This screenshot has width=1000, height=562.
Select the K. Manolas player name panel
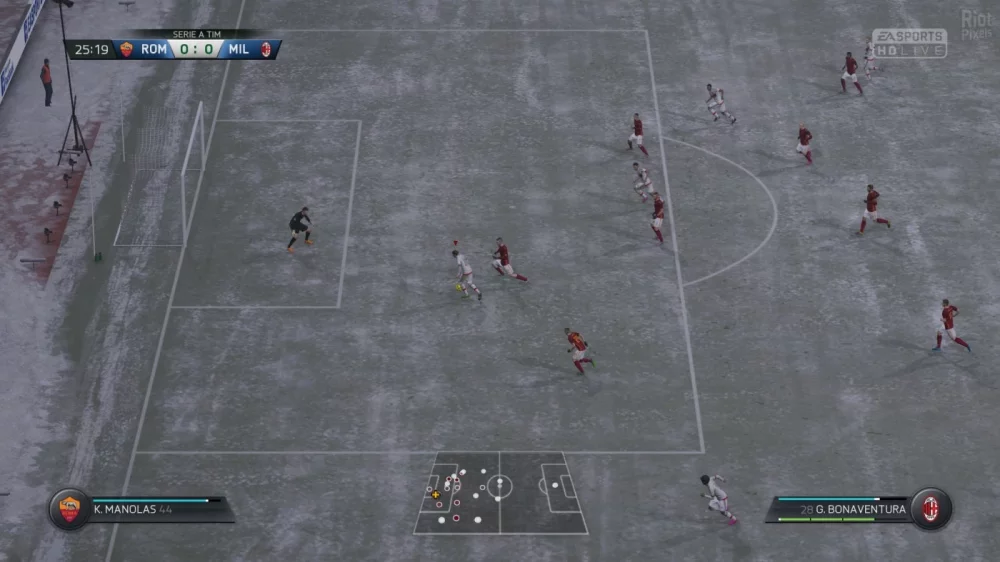click(160, 509)
